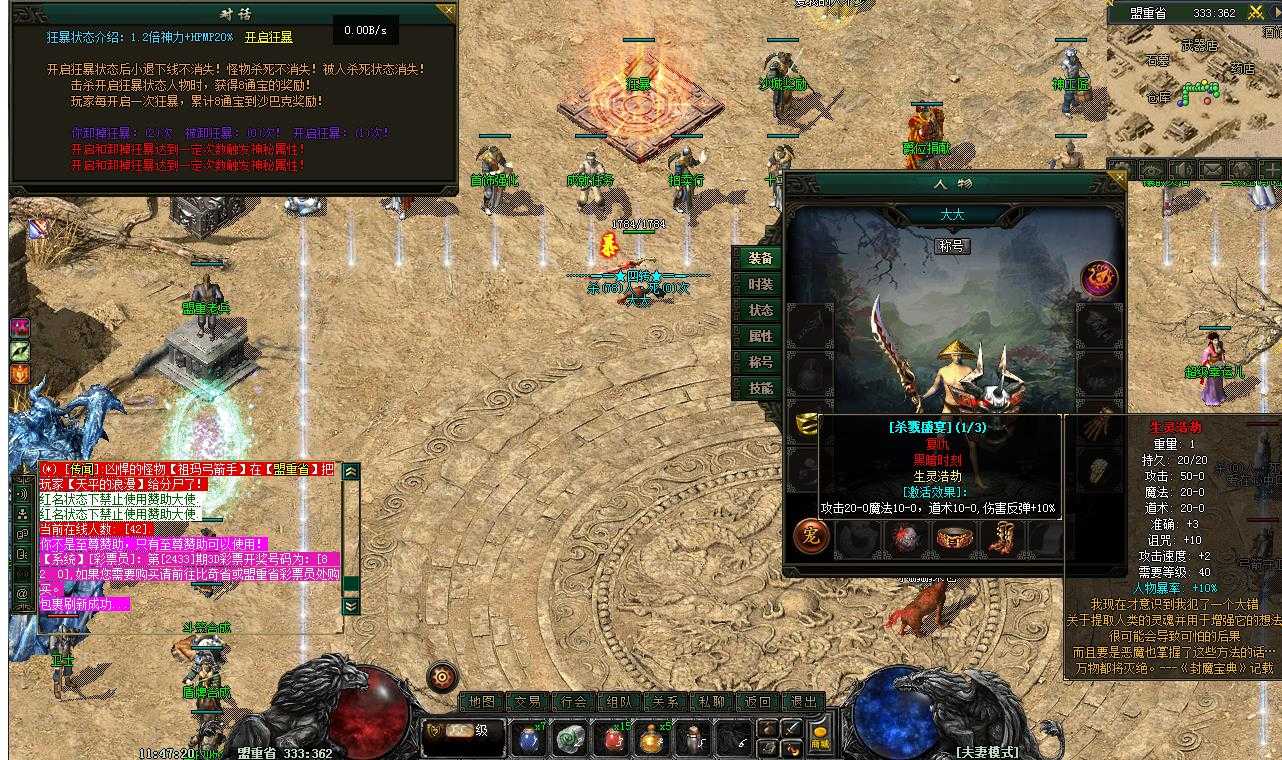The height and width of the screenshot is (760, 1282).
Task: Use the blue potion in quick slot 1
Action: coord(528,738)
